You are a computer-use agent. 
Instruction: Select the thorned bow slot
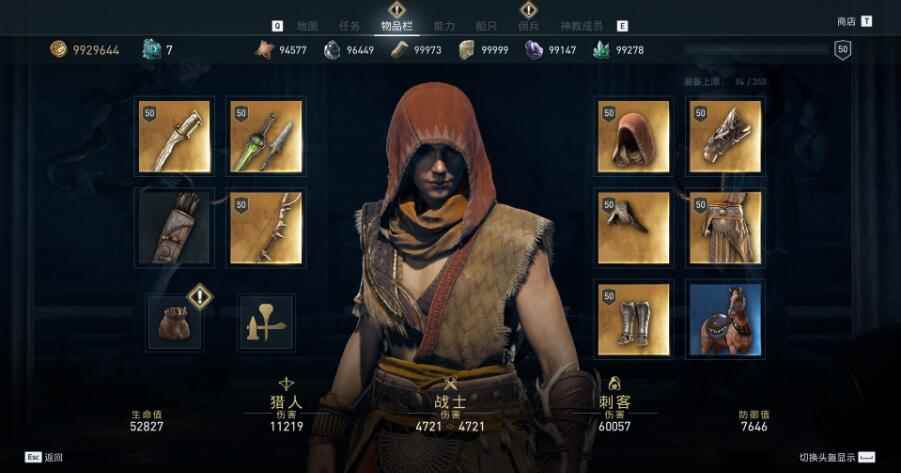point(265,228)
